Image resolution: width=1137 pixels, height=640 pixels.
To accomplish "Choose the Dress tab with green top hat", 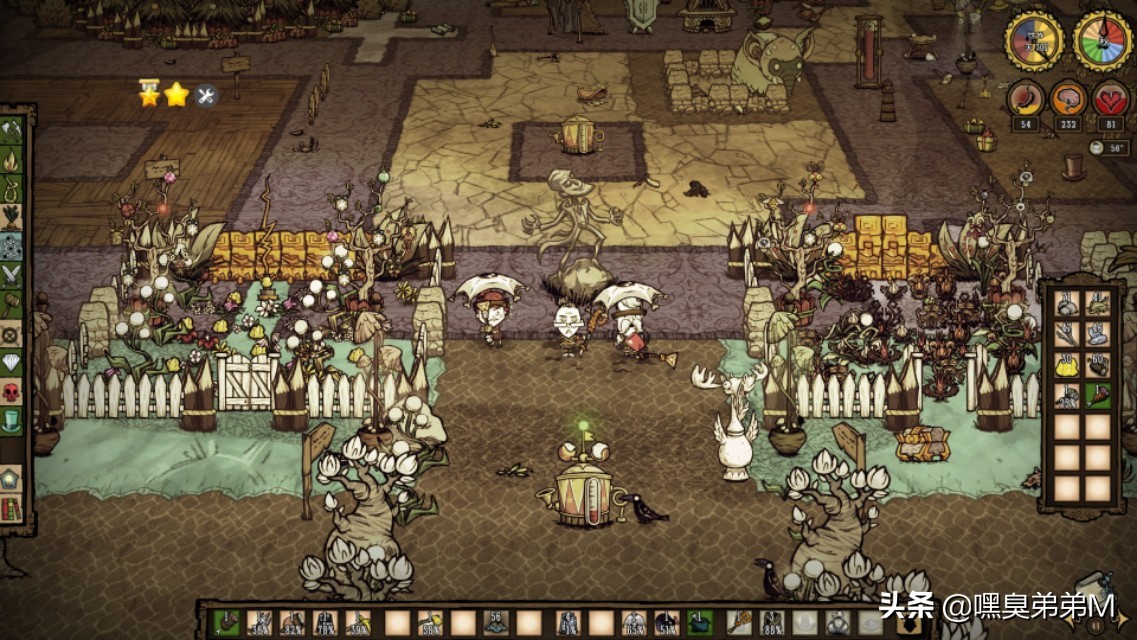I will 12,420.
